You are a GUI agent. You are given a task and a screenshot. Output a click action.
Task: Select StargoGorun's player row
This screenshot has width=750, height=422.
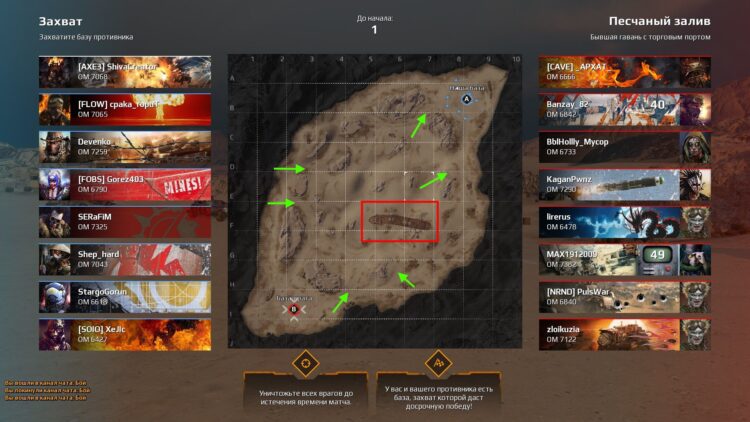click(125, 296)
